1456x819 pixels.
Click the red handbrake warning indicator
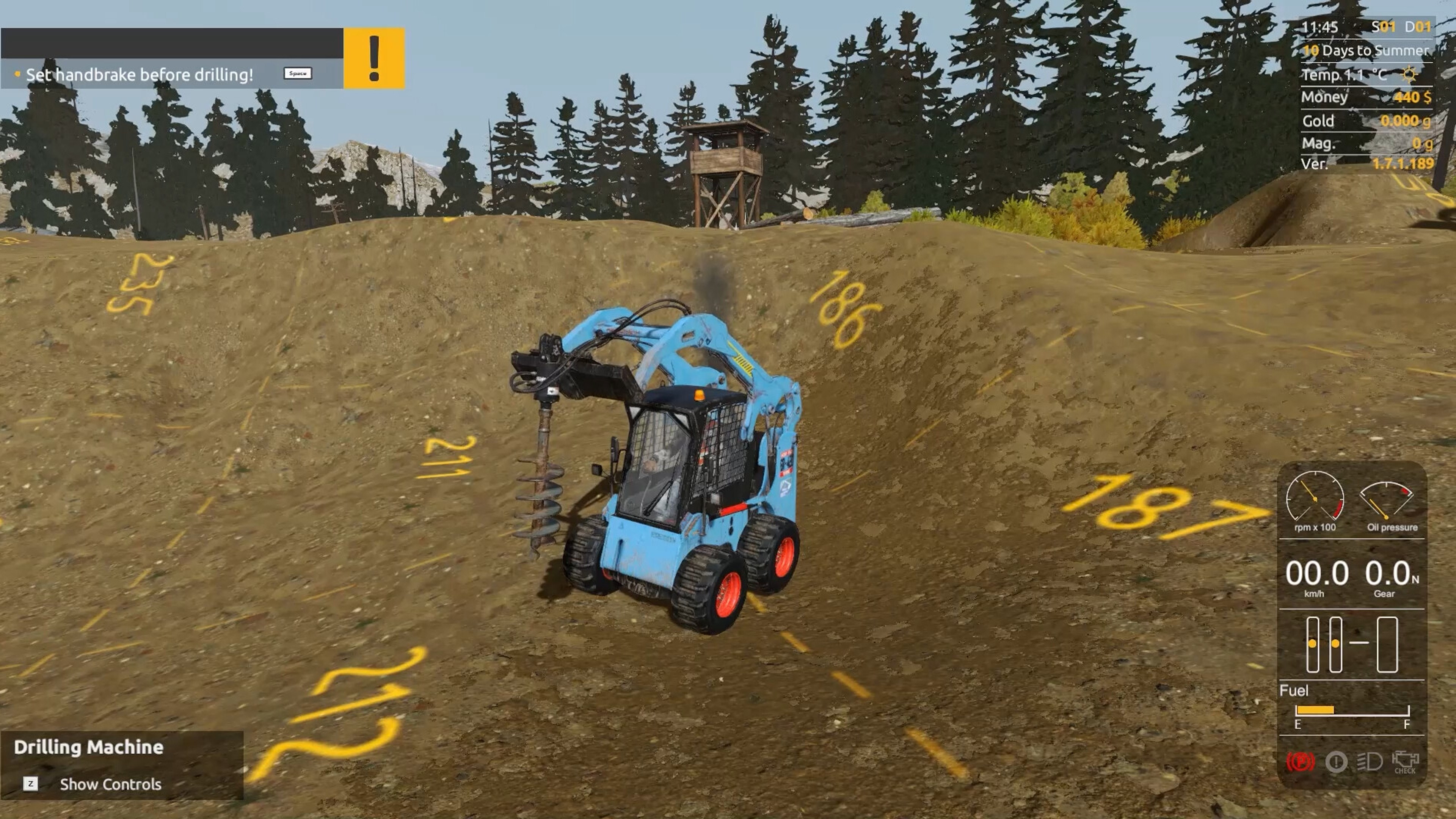coord(1301,763)
